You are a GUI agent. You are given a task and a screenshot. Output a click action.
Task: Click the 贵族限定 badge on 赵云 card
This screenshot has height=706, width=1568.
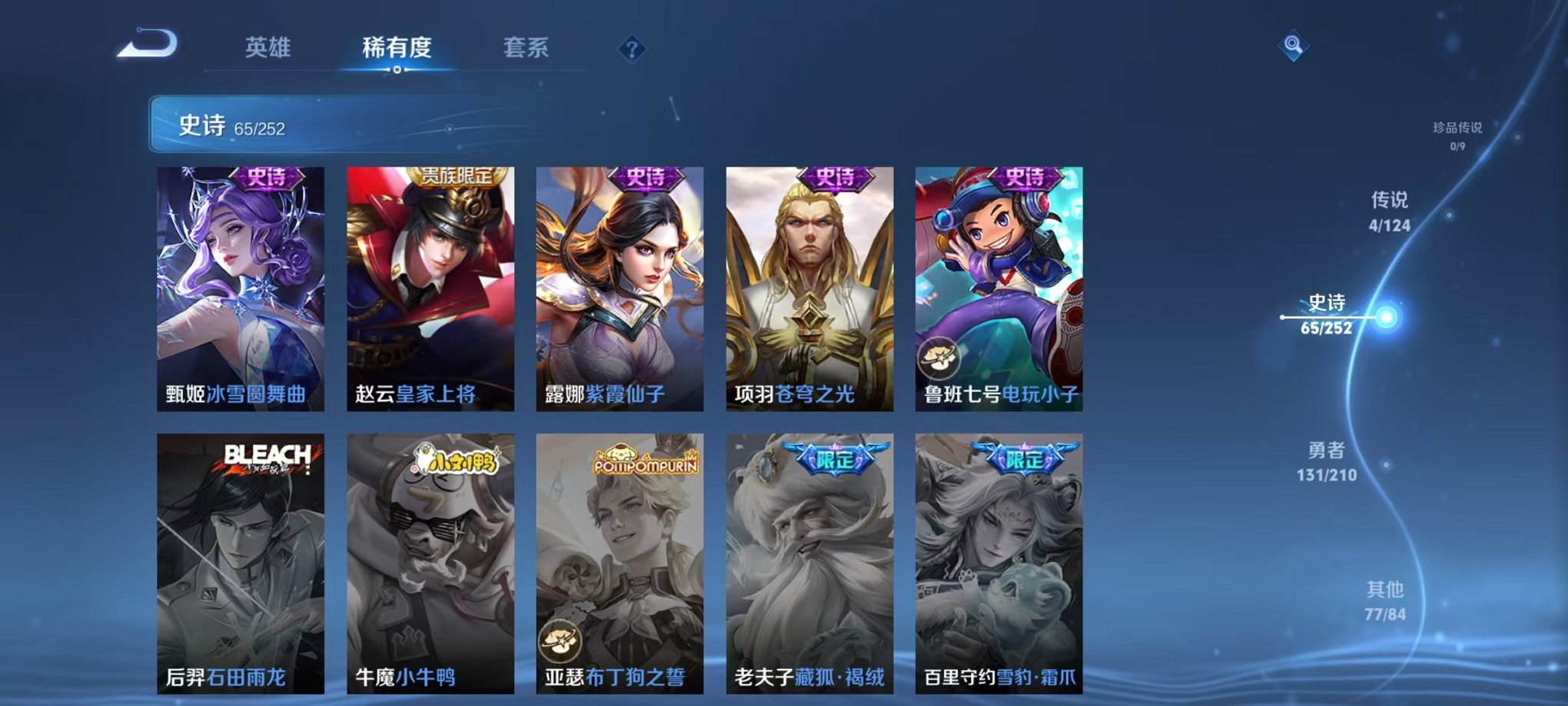click(x=457, y=176)
